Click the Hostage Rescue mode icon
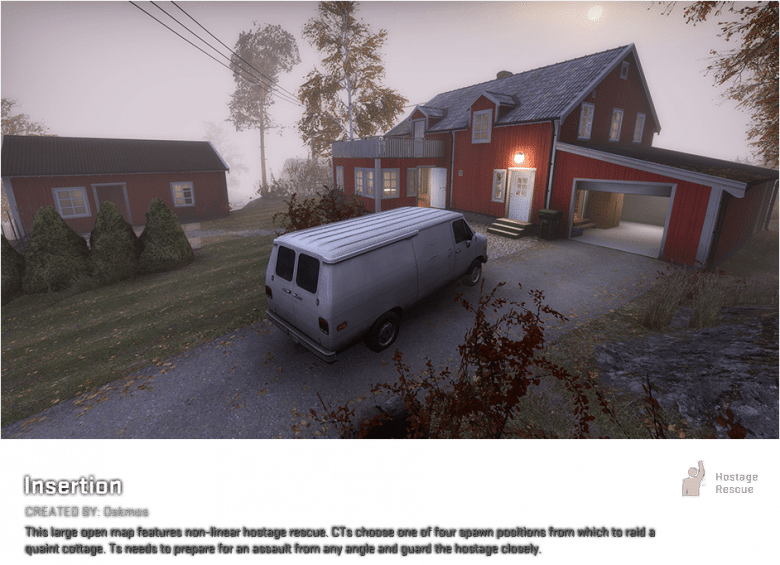 click(693, 480)
